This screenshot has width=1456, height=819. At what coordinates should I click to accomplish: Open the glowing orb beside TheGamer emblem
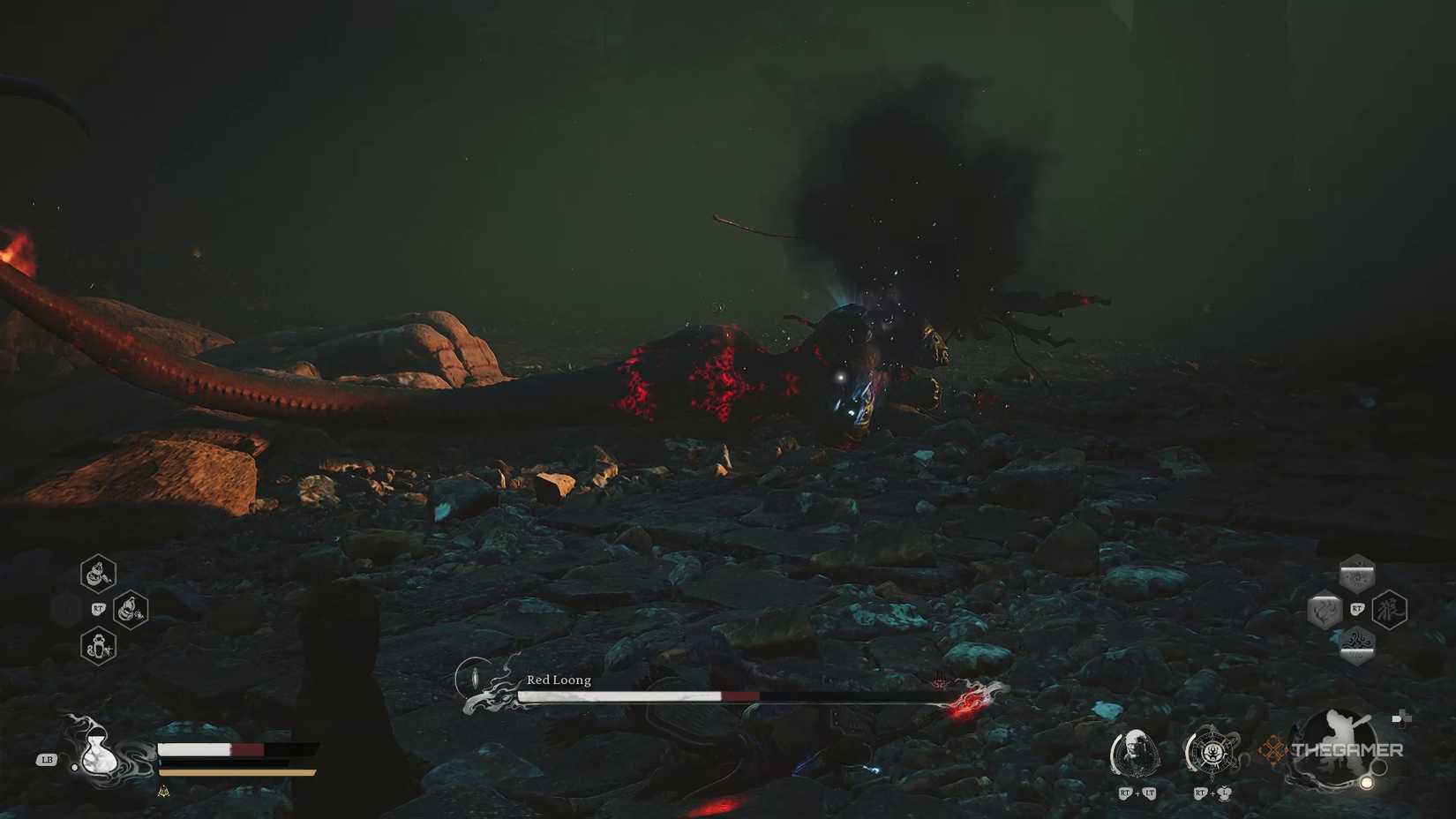point(1367,782)
